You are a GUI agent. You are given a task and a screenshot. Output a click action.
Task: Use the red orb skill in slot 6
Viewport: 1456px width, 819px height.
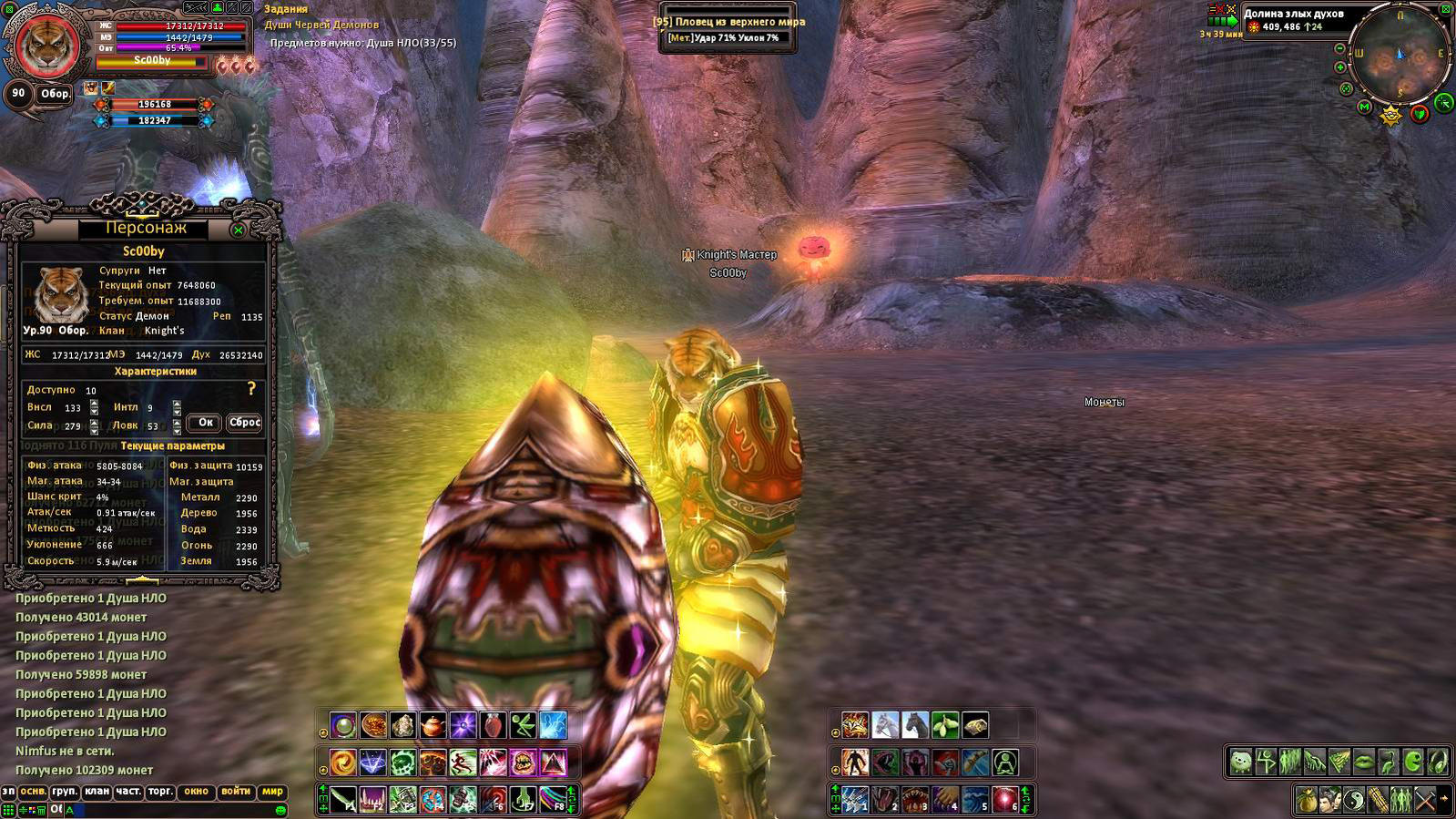click(1004, 800)
